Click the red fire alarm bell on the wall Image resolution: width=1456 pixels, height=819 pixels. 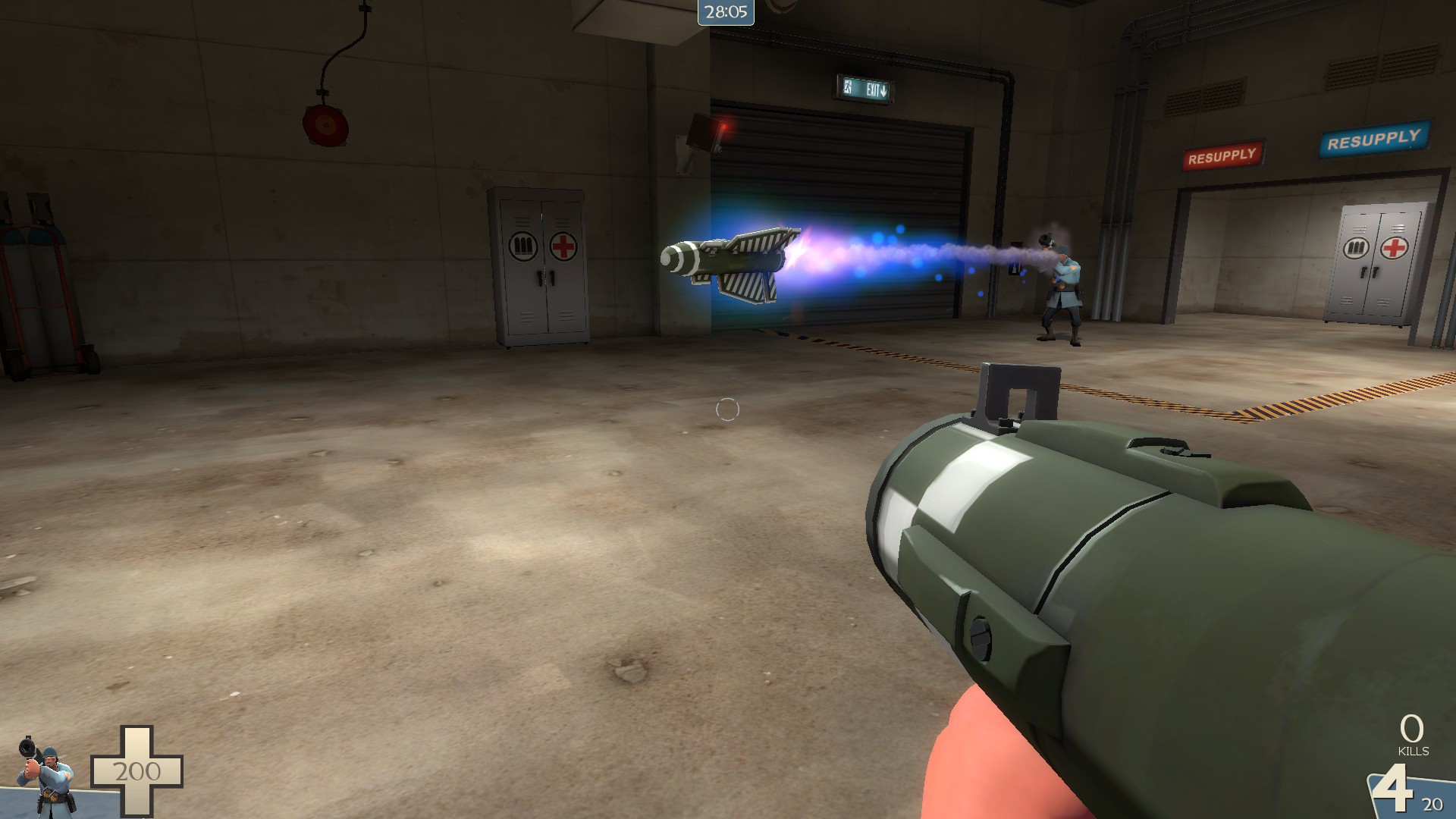(325, 127)
